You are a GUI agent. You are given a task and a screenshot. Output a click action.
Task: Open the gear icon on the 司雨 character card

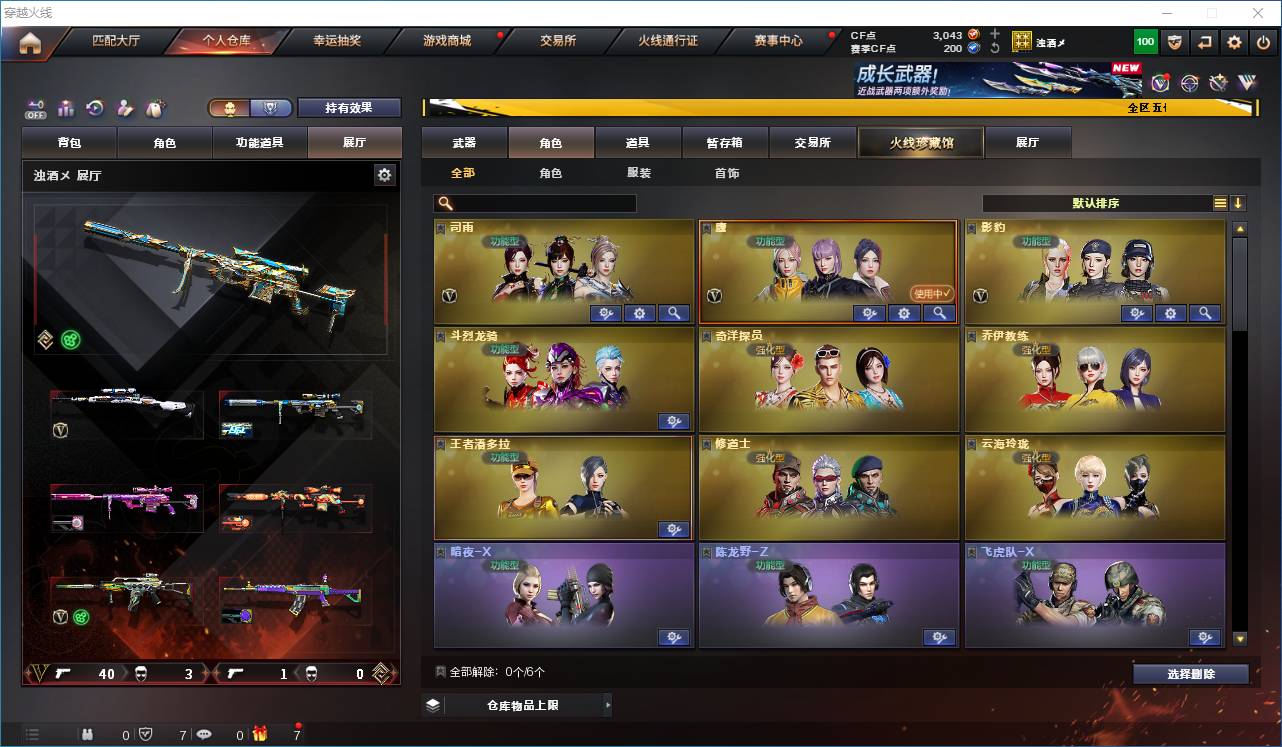point(640,313)
